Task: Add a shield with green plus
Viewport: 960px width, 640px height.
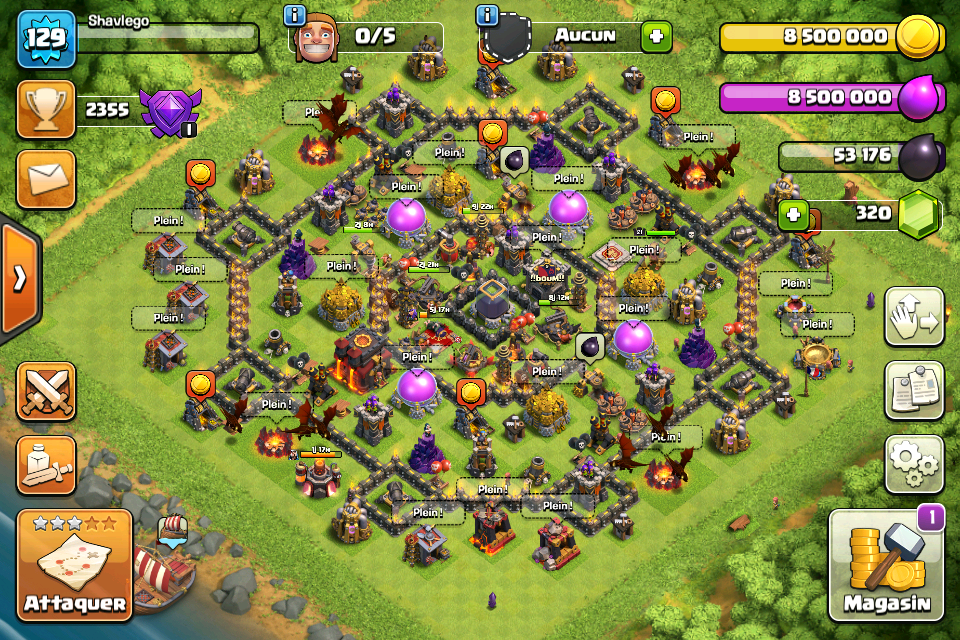Action: pyautogui.click(x=656, y=38)
